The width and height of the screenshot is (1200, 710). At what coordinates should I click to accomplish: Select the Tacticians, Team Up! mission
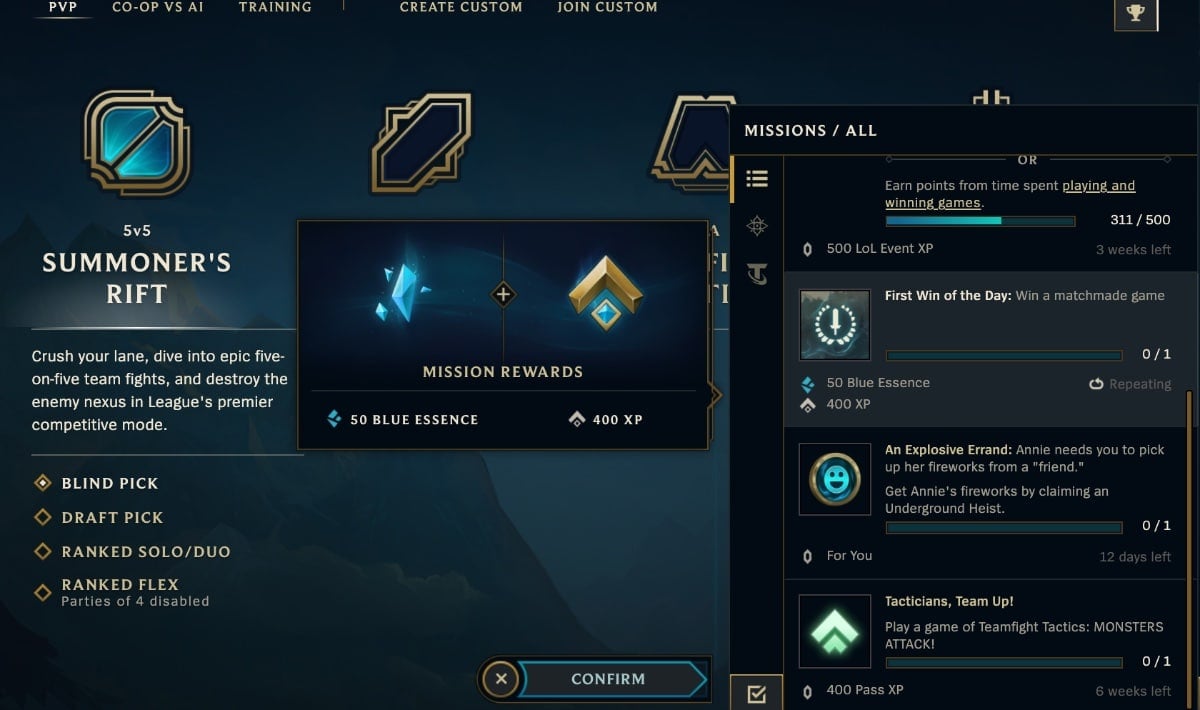(x=985, y=645)
